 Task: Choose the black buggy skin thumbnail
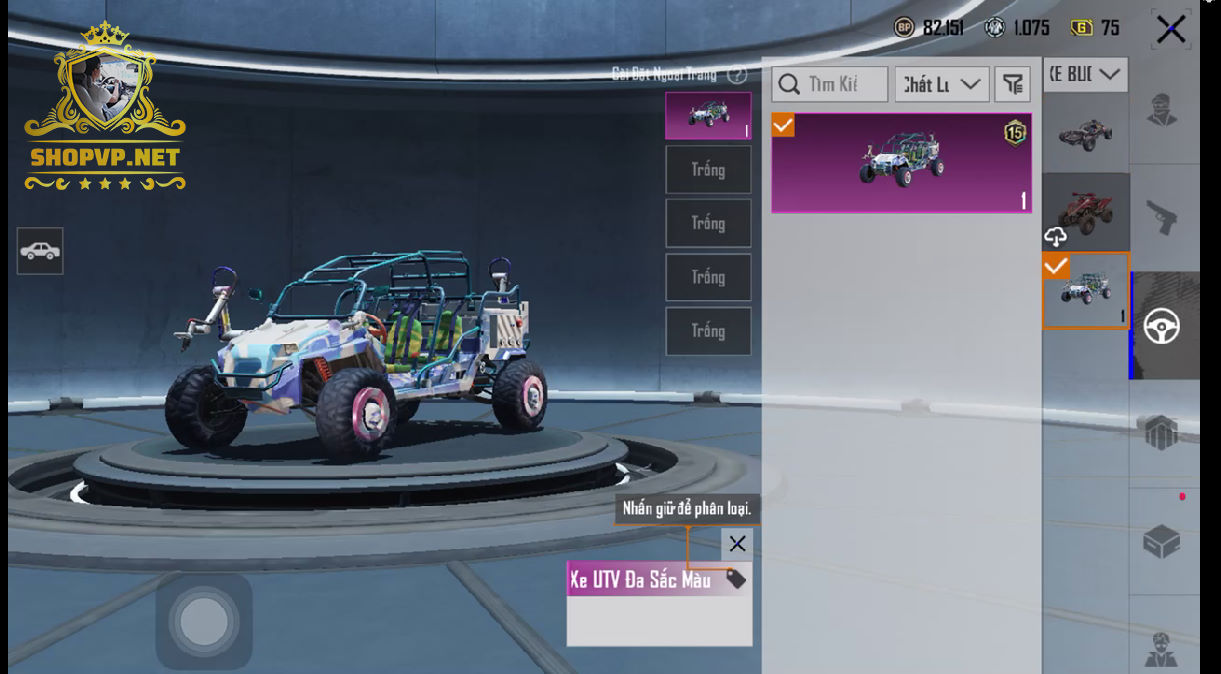(x=1085, y=133)
